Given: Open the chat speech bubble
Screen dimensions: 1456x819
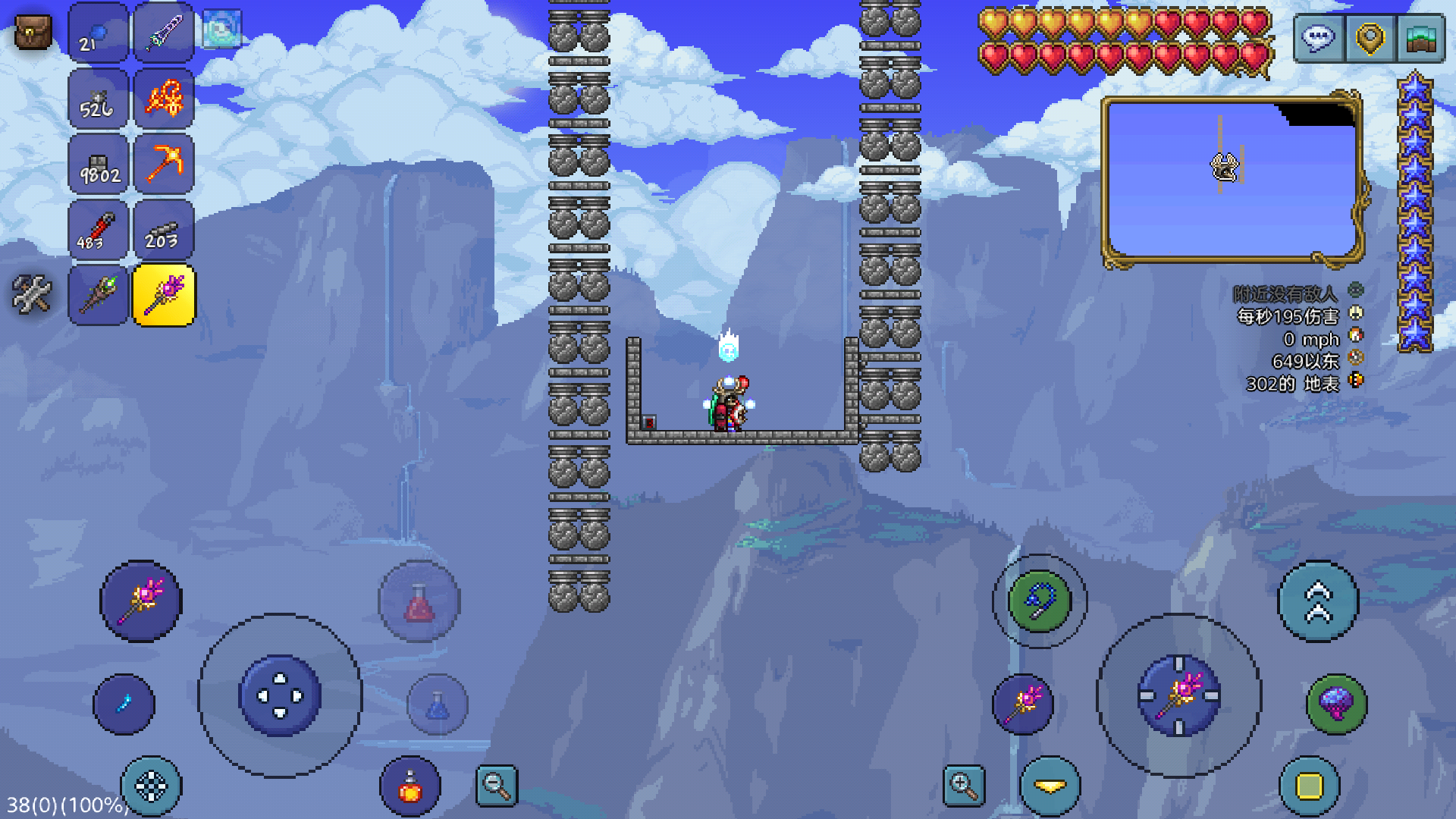Looking at the screenshot, I should (x=1319, y=38).
